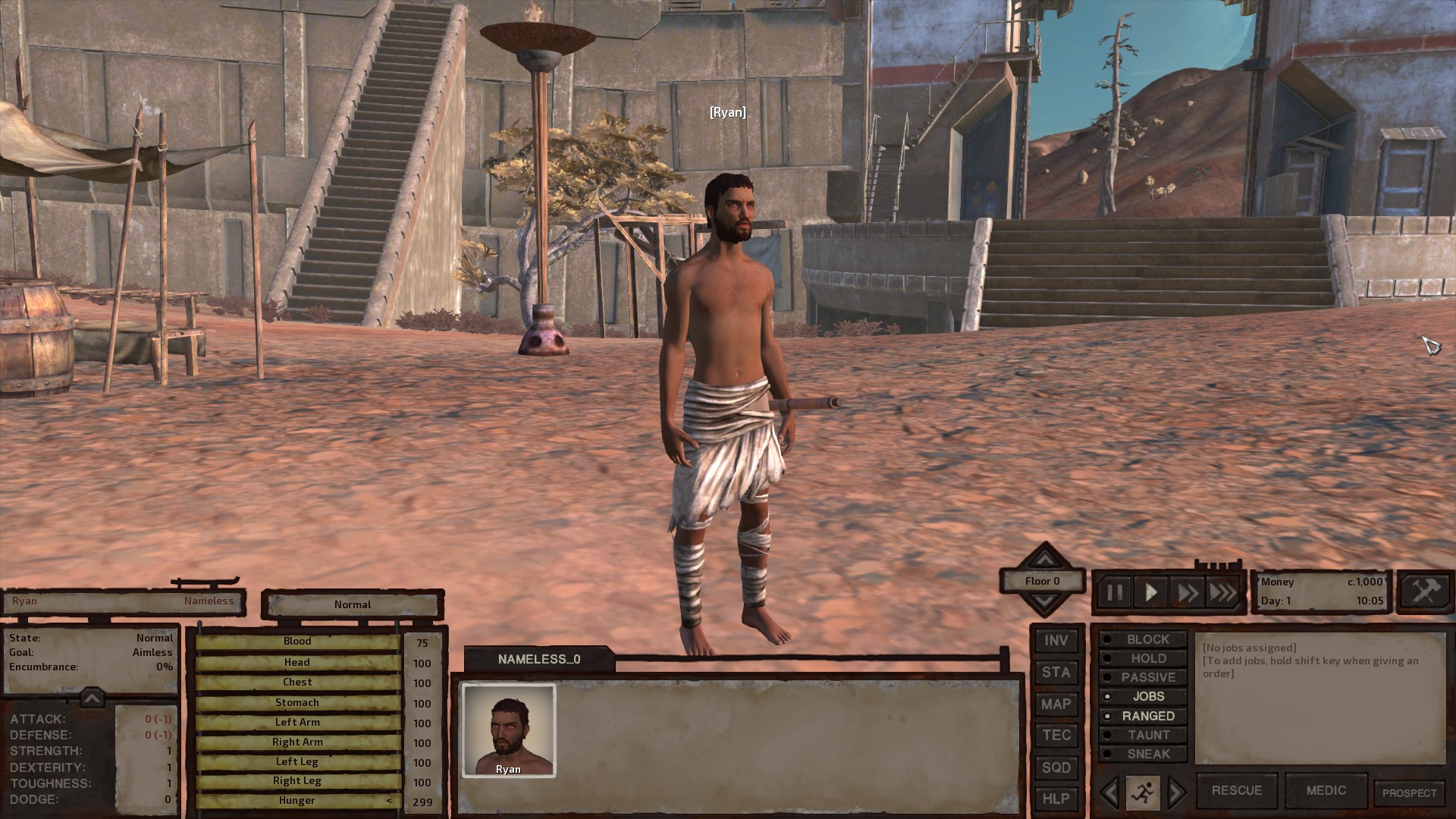Select Ryan's character portrait
The image size is (1456, 819).
click(509, 730)
